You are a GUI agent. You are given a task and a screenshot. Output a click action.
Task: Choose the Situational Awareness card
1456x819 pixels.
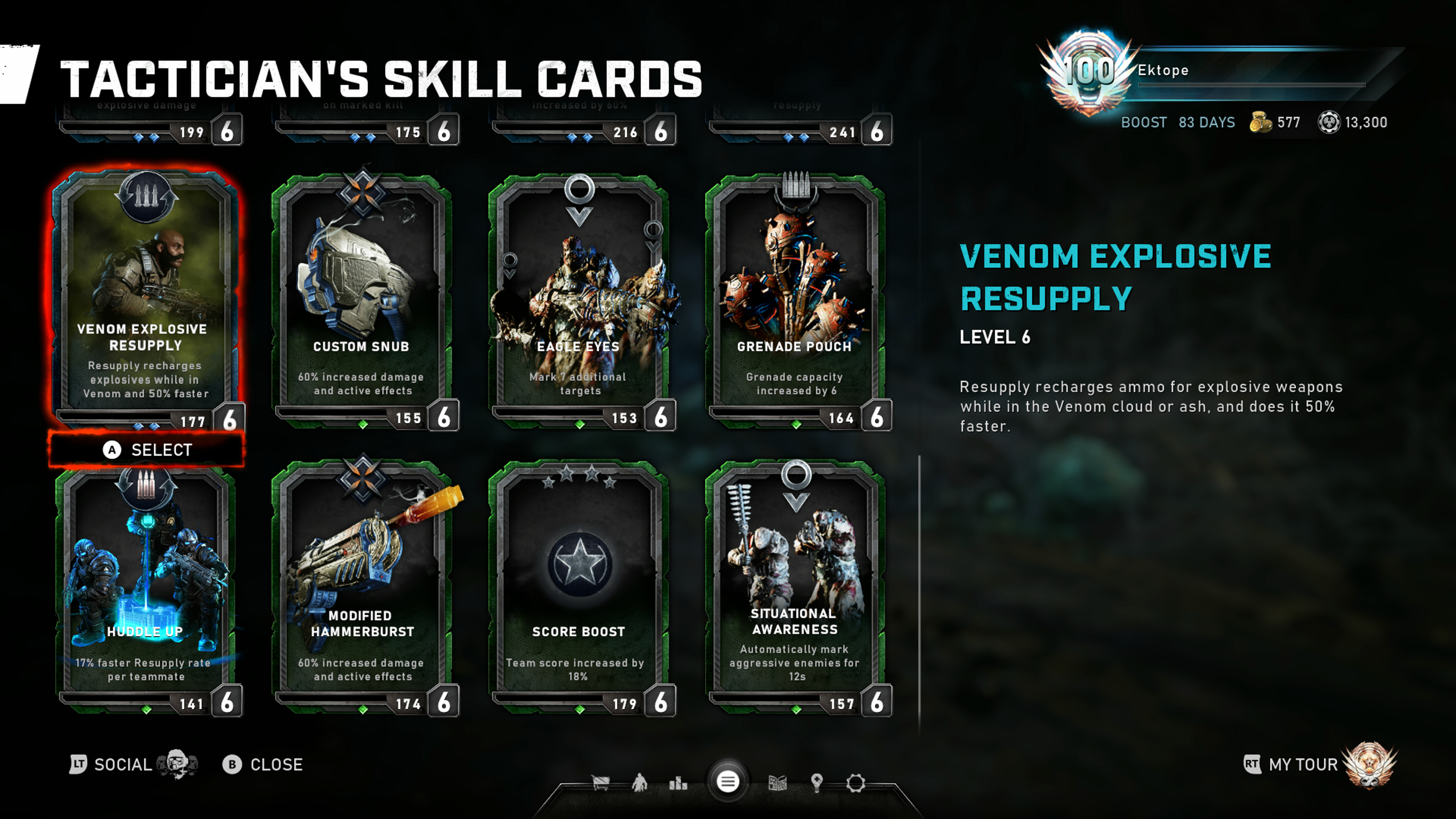(795, 588)
